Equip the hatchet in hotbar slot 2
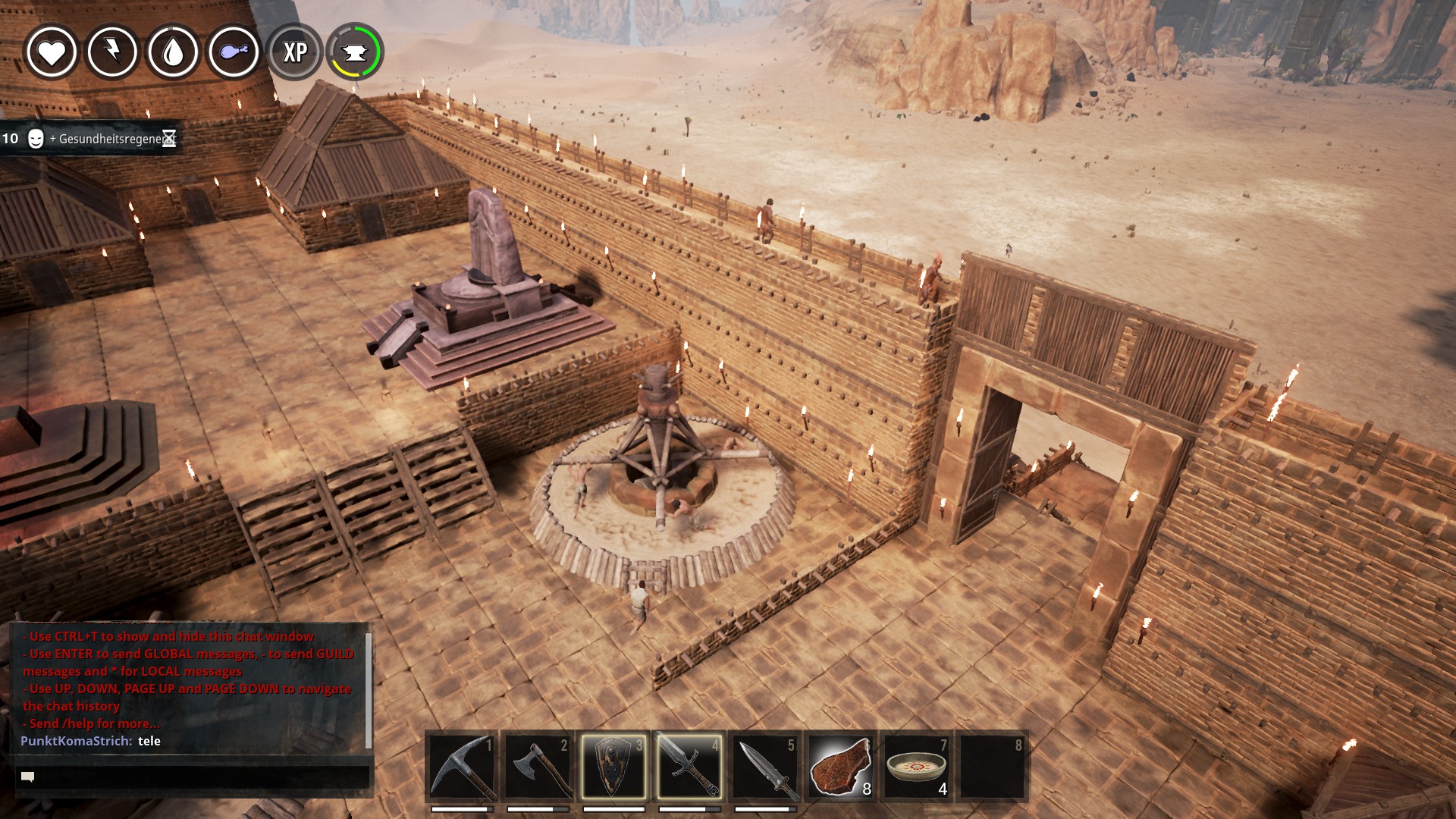Viewport: 1456px width, 819px height. (x=538, y=767)
